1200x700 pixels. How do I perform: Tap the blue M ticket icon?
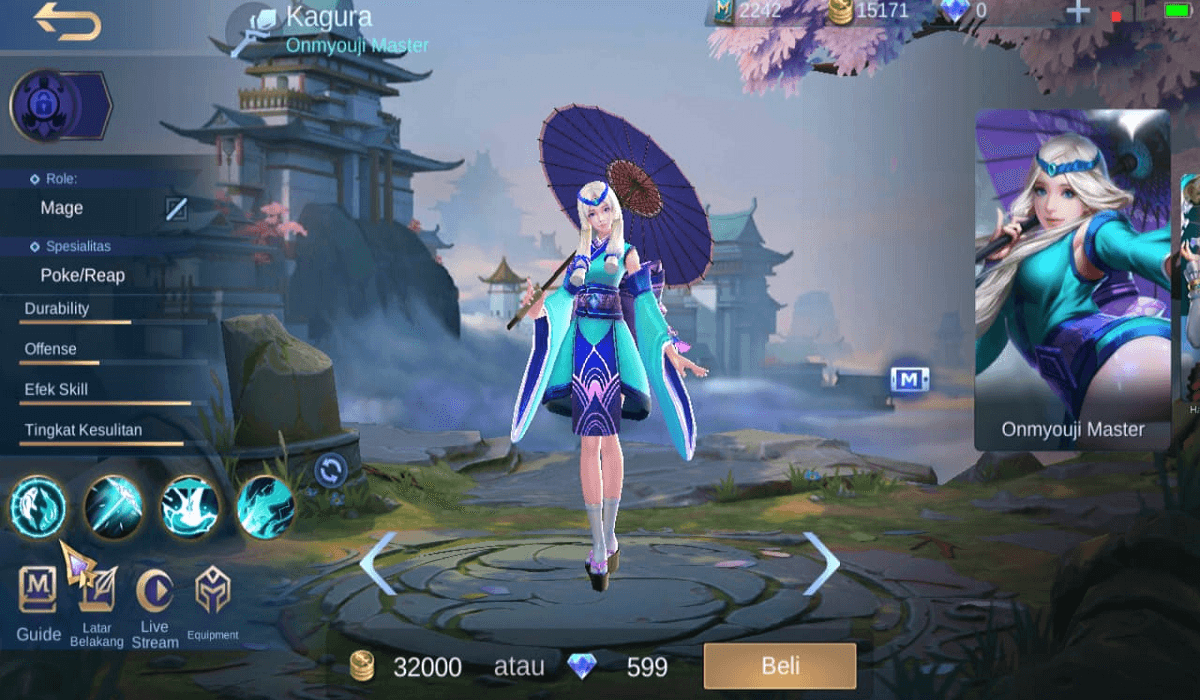coord(910,379)
